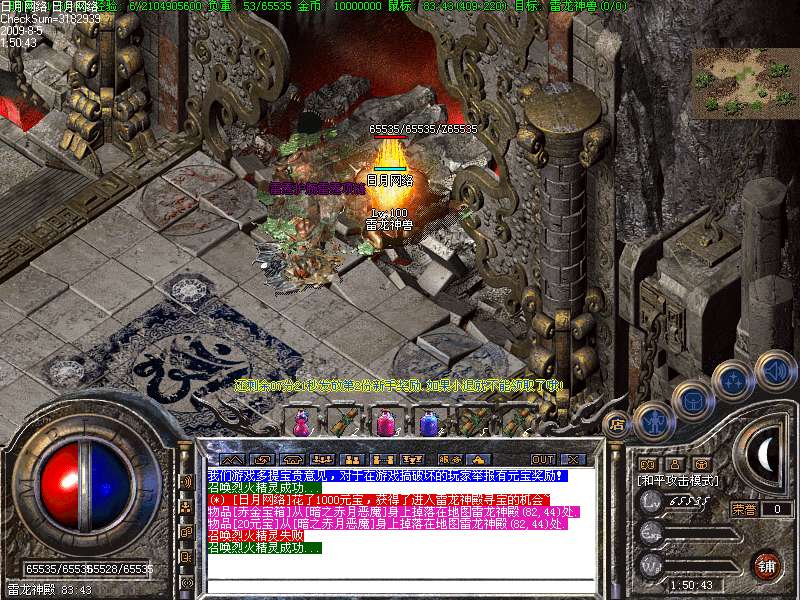
Task: Open the skills round button with sparkles
Action: pos(733,380)
